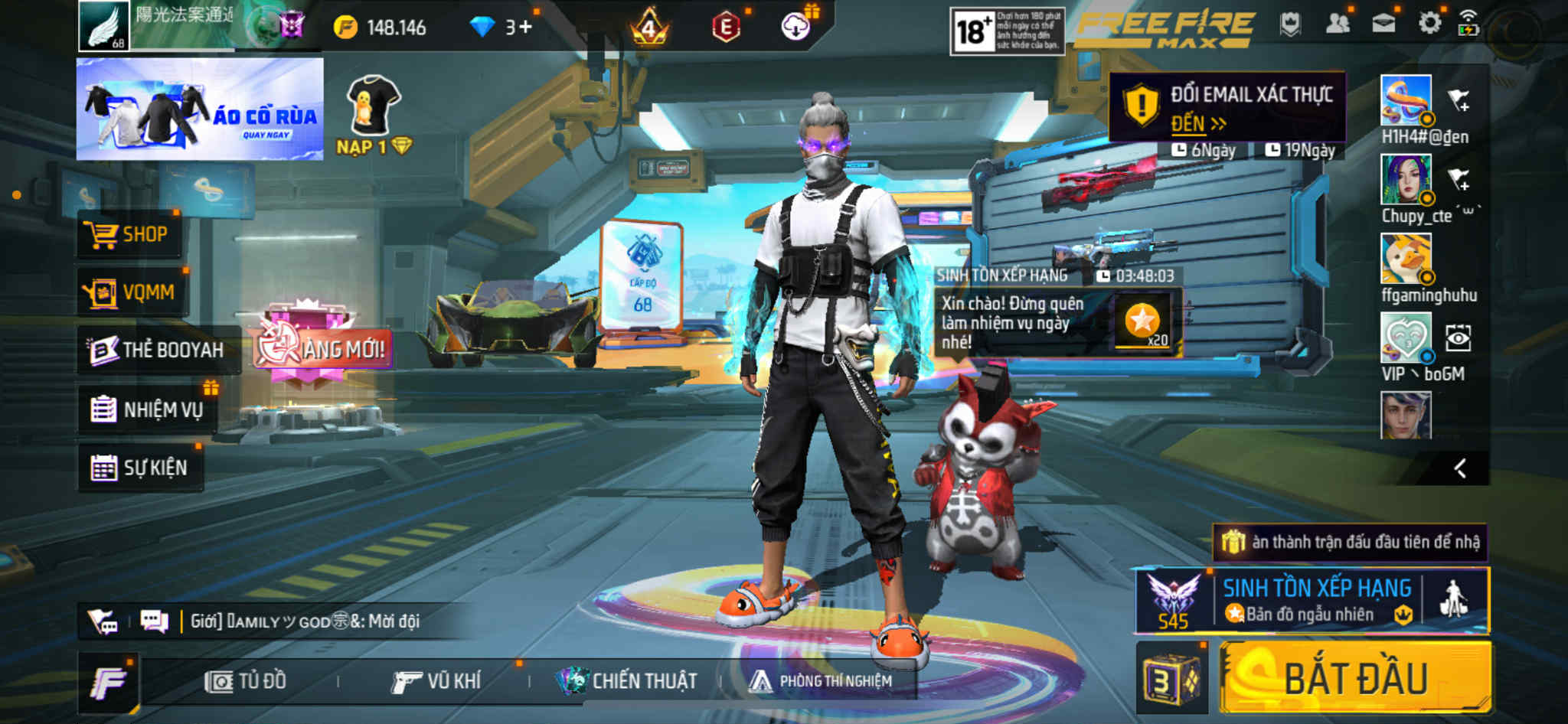
Task: Open the NẠP 1 top-up offer
Action: click(374, 115)
